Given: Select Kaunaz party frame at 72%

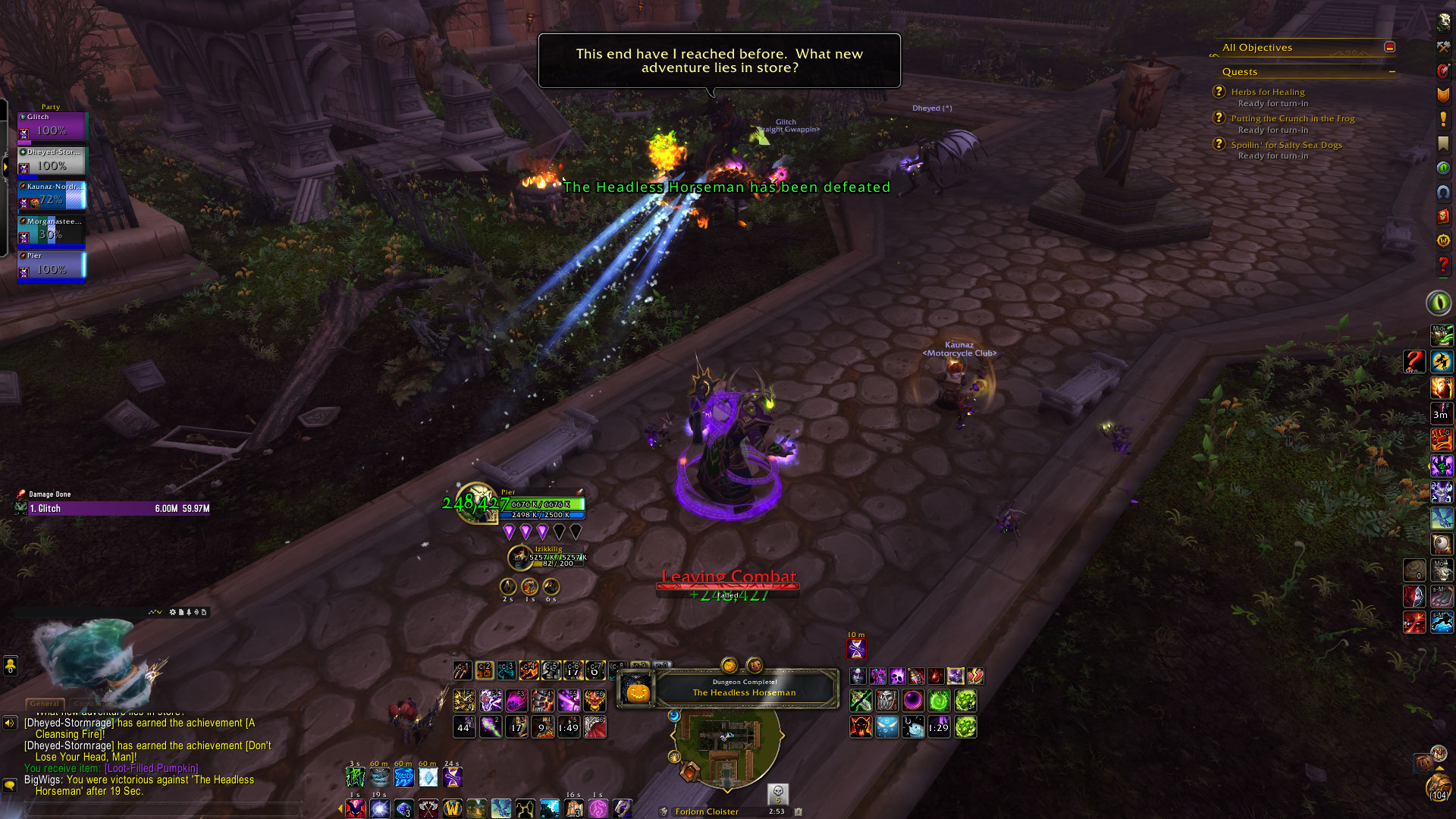Looking at the screenshot, I should coord(52,196).
